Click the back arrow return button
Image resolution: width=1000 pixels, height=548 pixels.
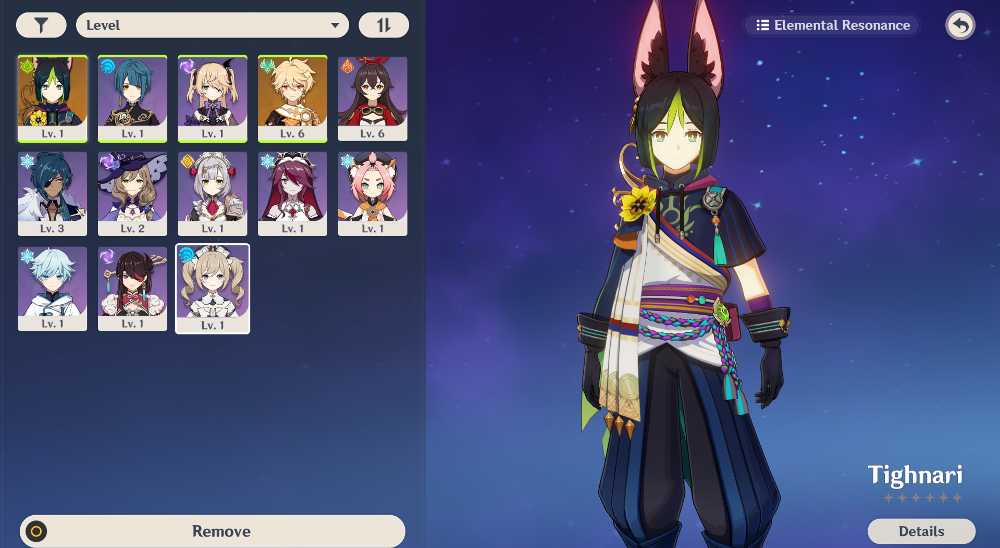(x=960, y=25)
